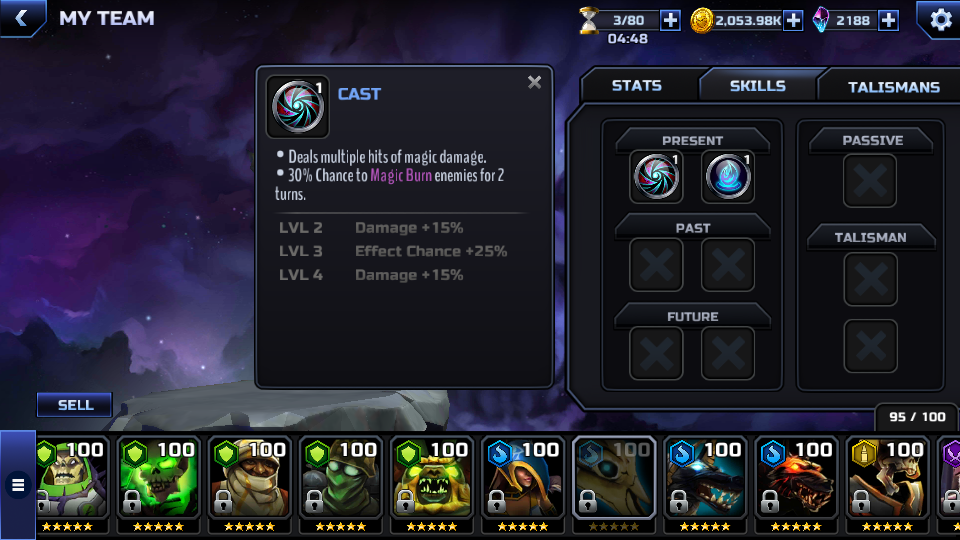Buy more gold coins via plus button
960x540 pixels.
click(x=793, y=20)
